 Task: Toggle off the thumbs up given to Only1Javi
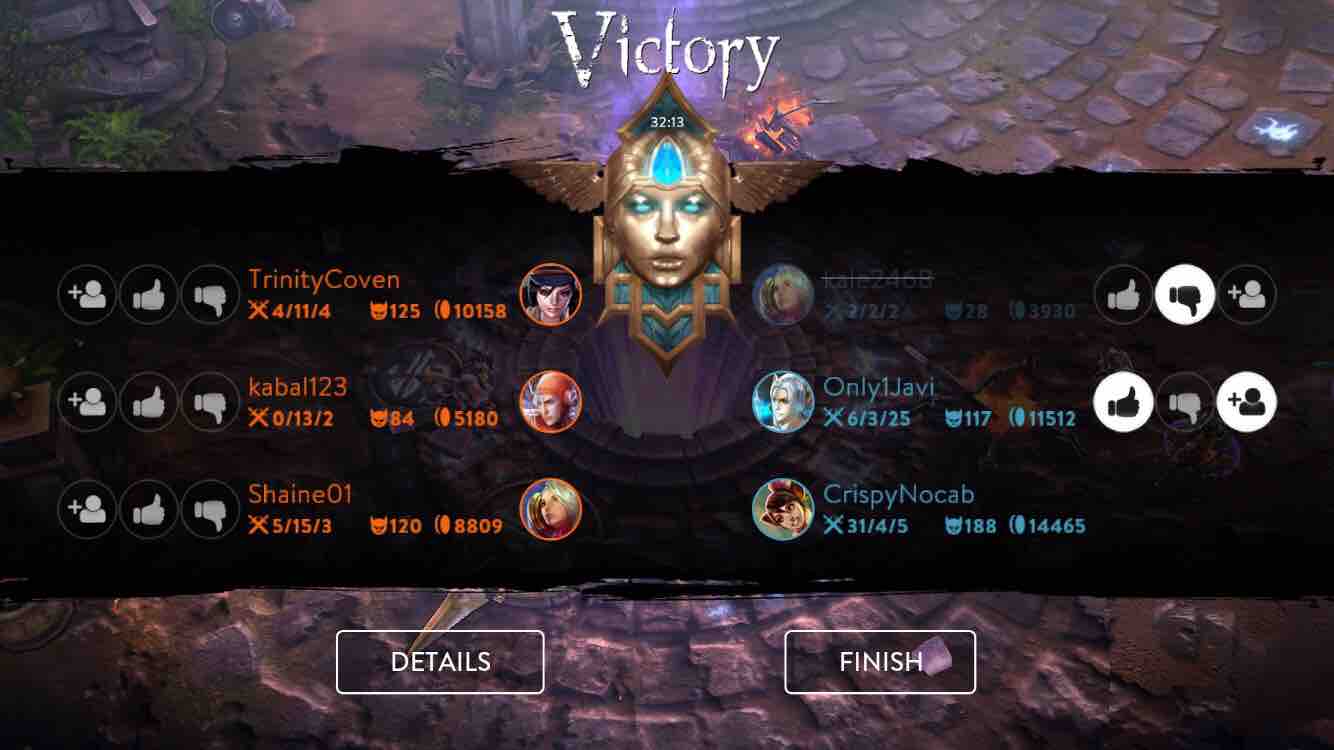click(1124, 402)
